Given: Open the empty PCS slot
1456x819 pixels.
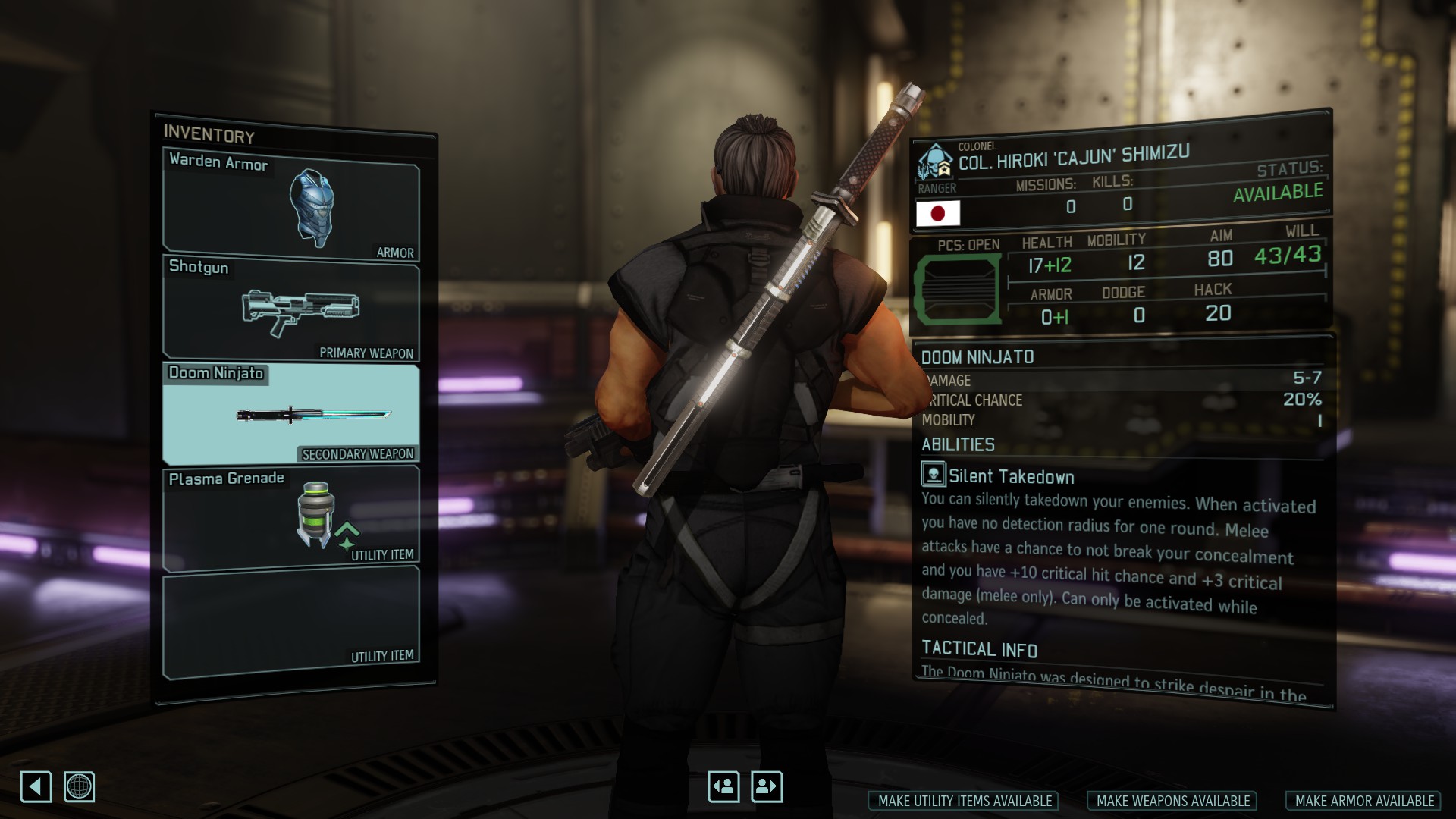Looking at the screenshot, I should [x=959, y=290].
